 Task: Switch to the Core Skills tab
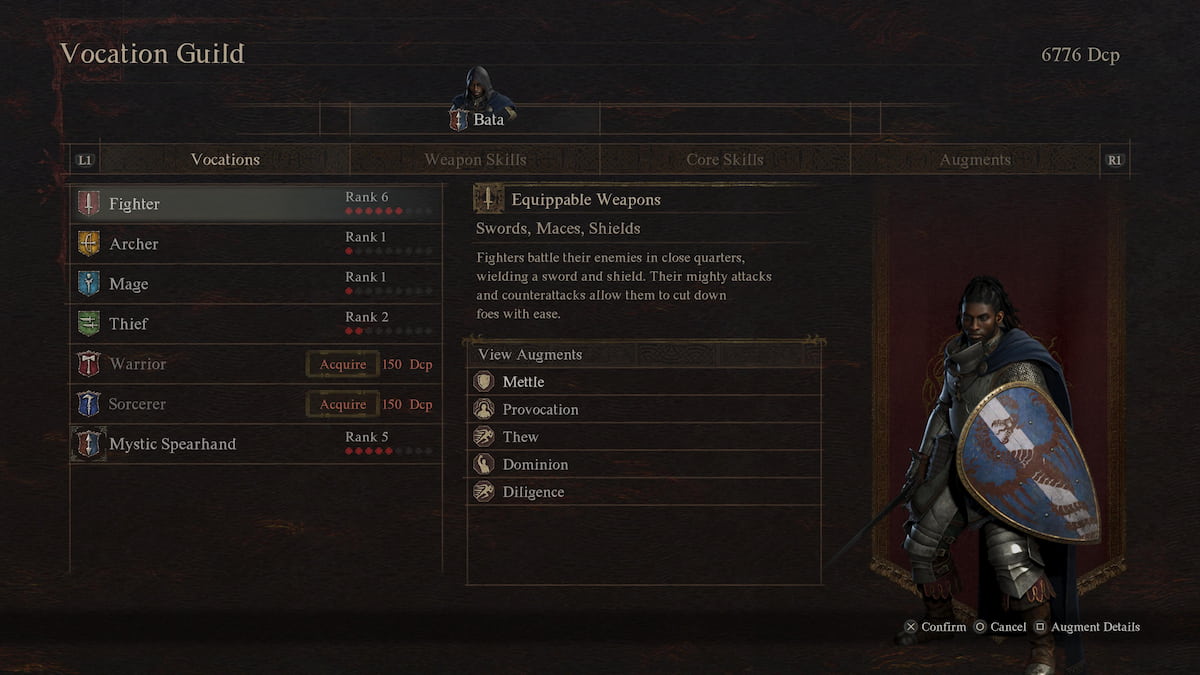pos(725,160)
